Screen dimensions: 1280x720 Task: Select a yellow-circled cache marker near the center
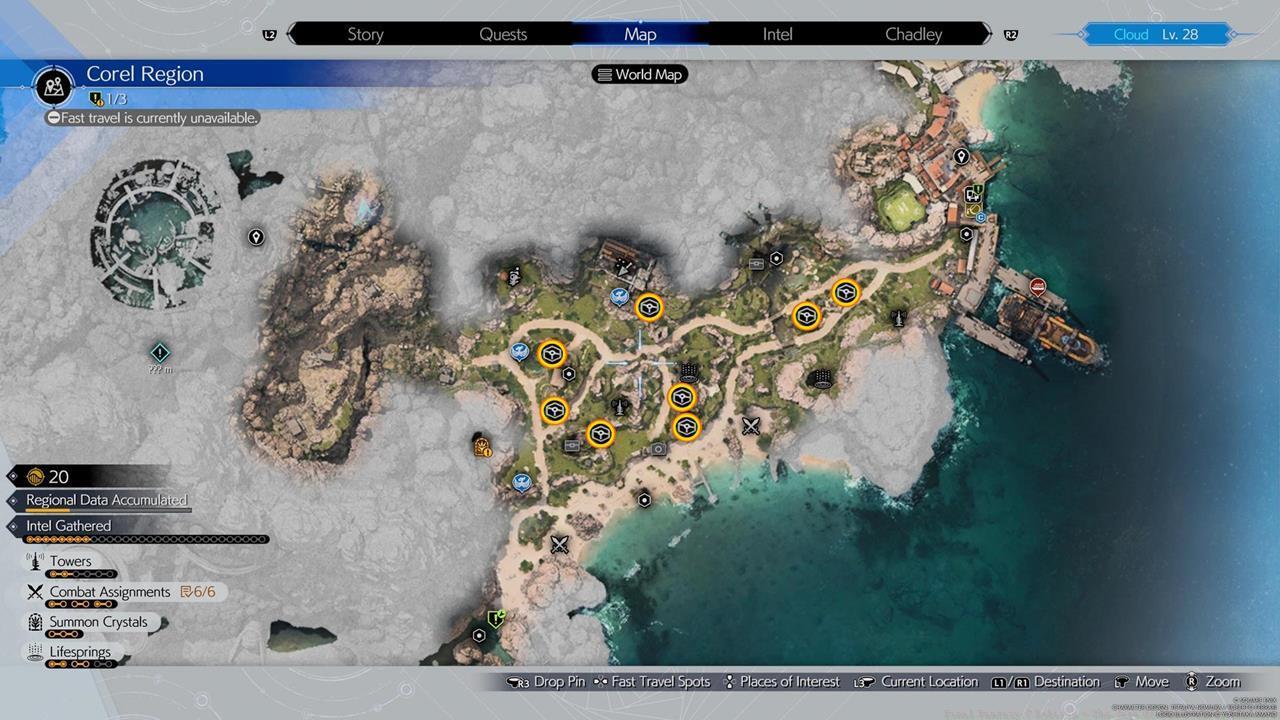(x=648, y=307)
